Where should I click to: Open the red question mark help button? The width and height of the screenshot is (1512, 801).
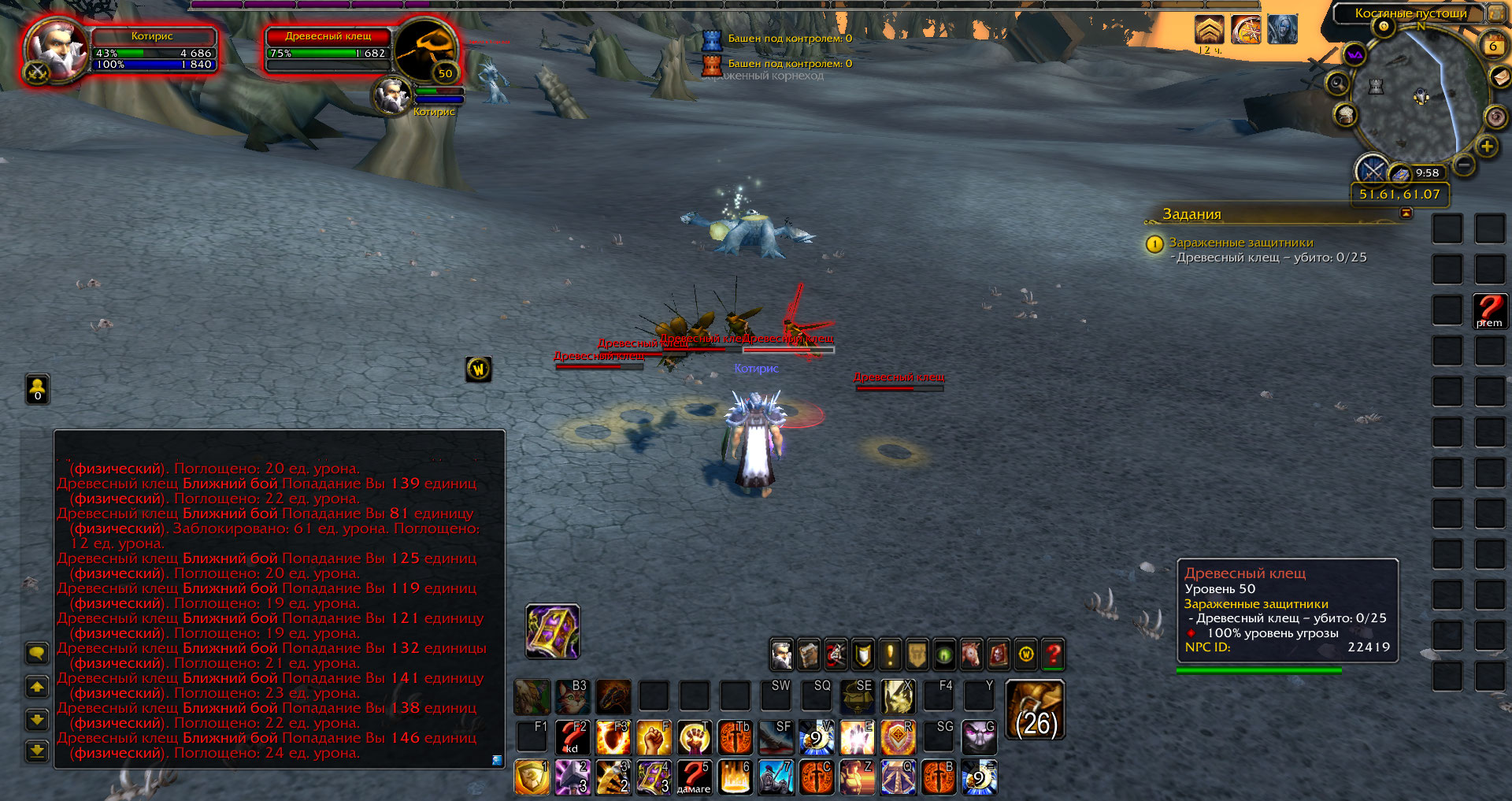pyautogui.click(x=1053, y=655)
